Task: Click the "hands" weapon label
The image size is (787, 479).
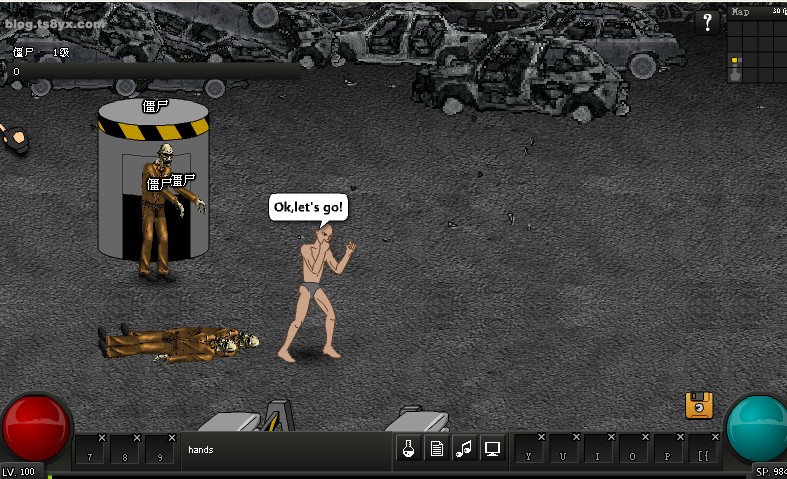Action: (x=201, y=450)
